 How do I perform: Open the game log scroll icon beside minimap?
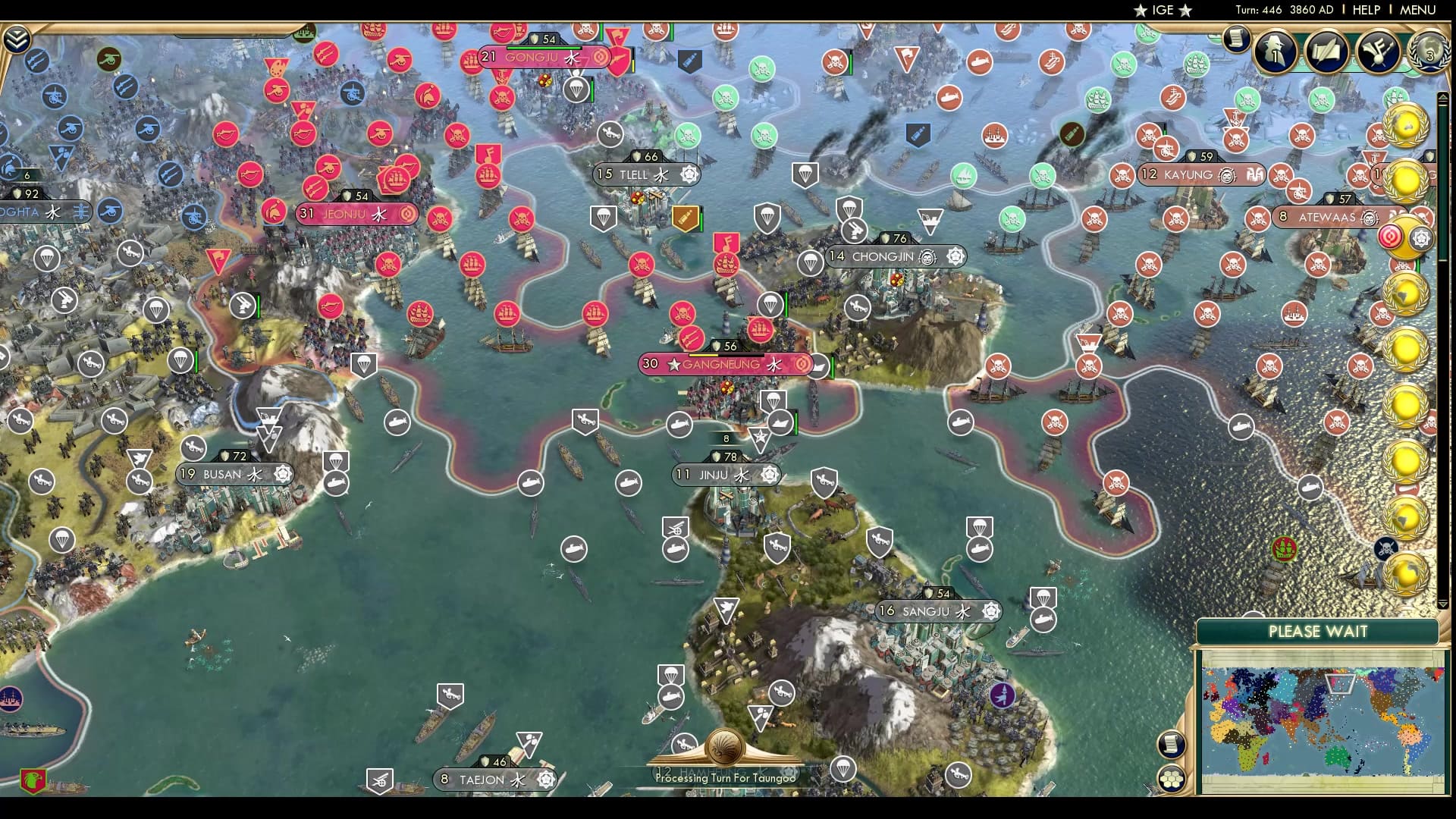coord(1172,743)
